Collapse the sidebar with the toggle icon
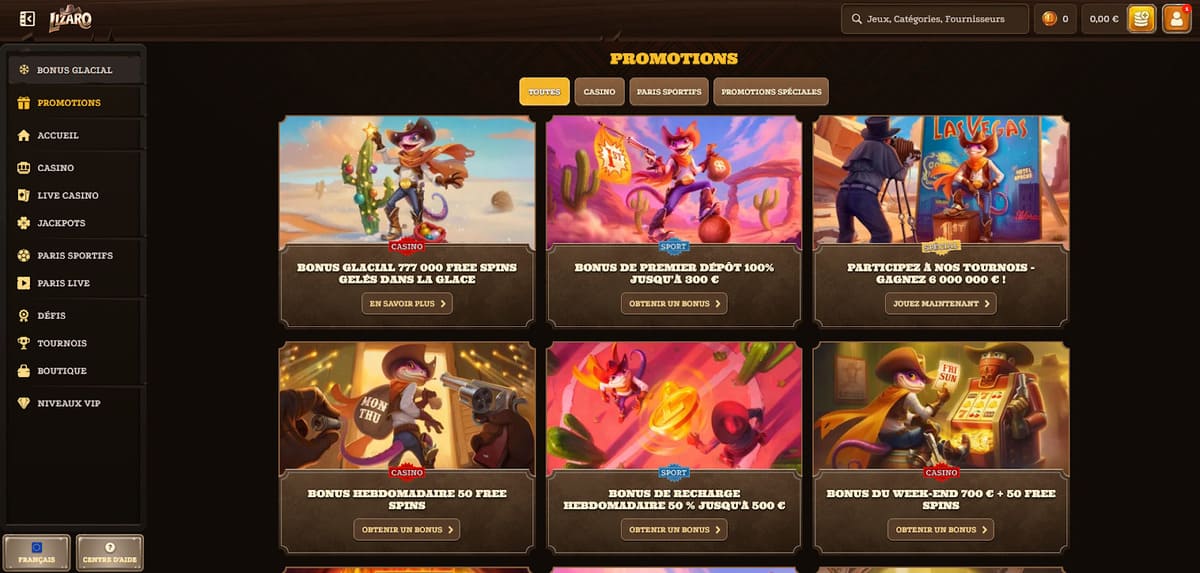Viewport: 1200px width, 573px height. (27, 19)
